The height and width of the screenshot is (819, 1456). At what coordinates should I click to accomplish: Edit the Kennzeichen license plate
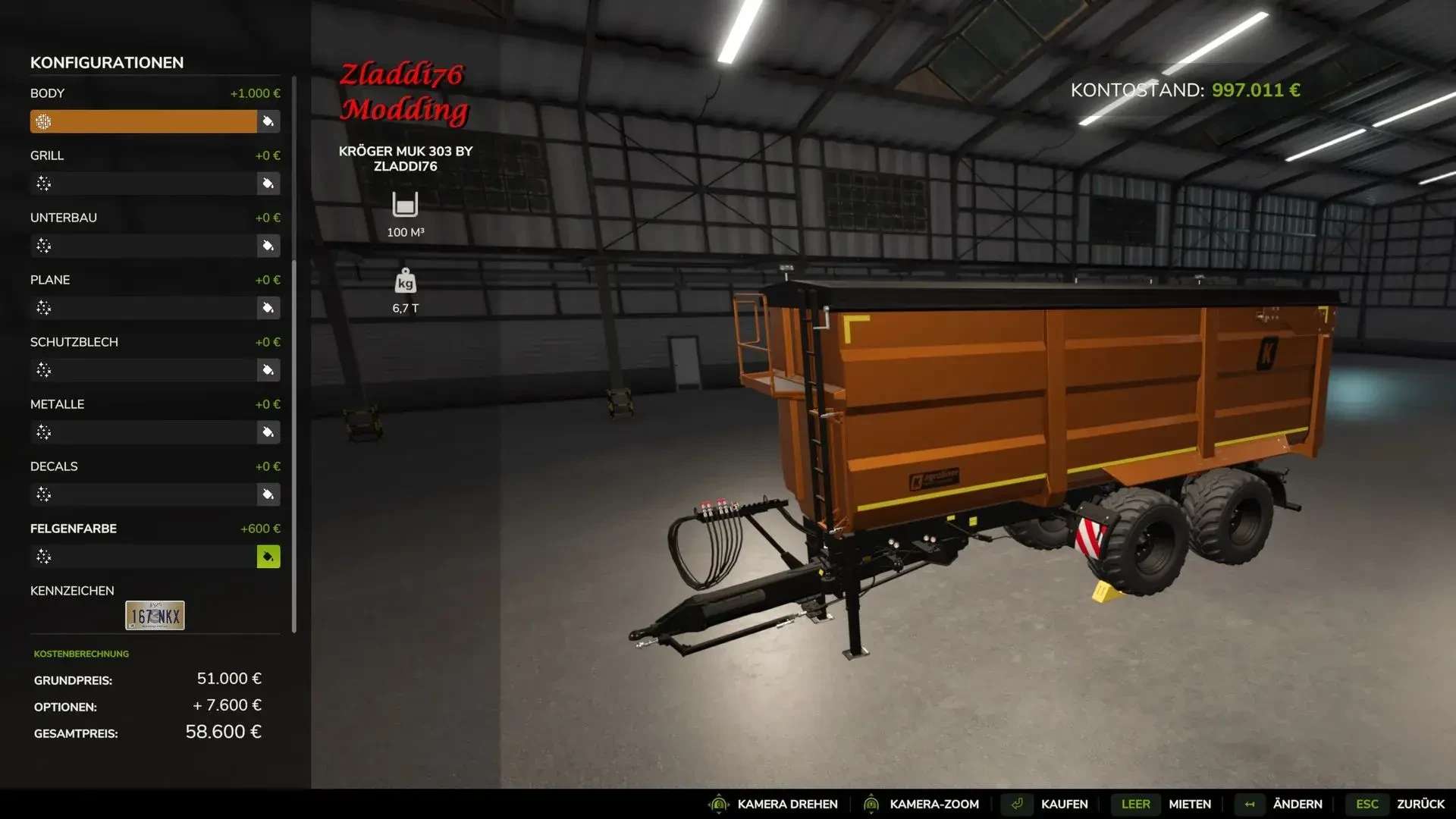click(155, 616)
